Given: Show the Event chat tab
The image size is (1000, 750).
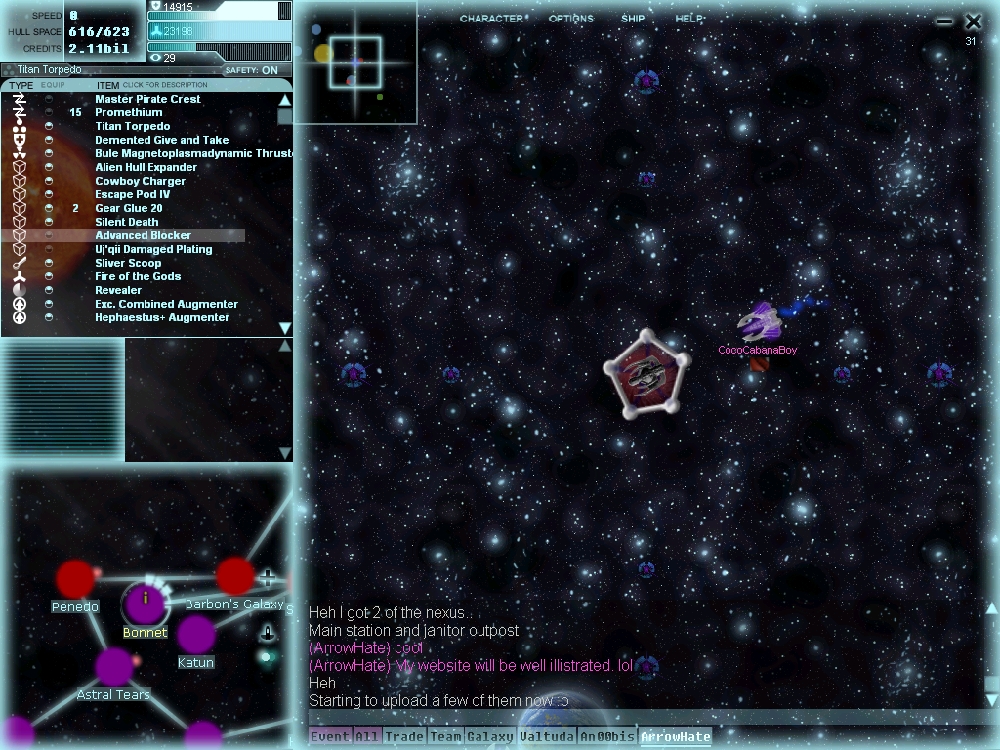Looking at the screenshot, I should 330,738.
